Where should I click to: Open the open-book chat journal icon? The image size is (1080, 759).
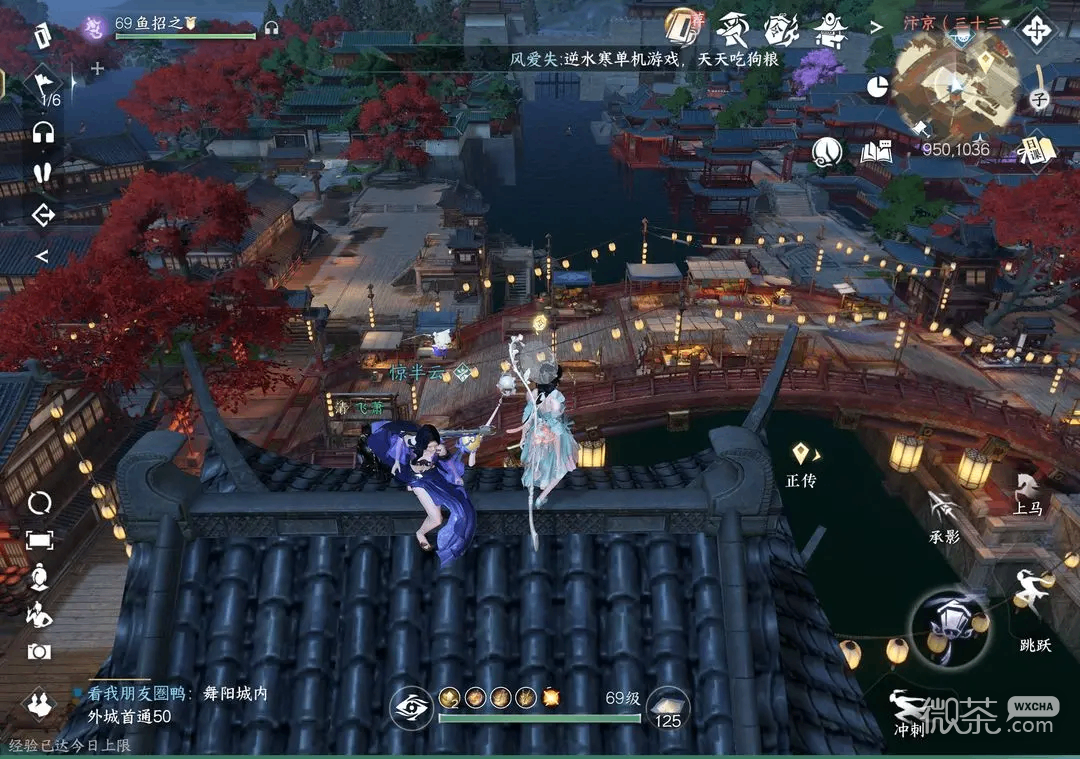tap(876, 152)
